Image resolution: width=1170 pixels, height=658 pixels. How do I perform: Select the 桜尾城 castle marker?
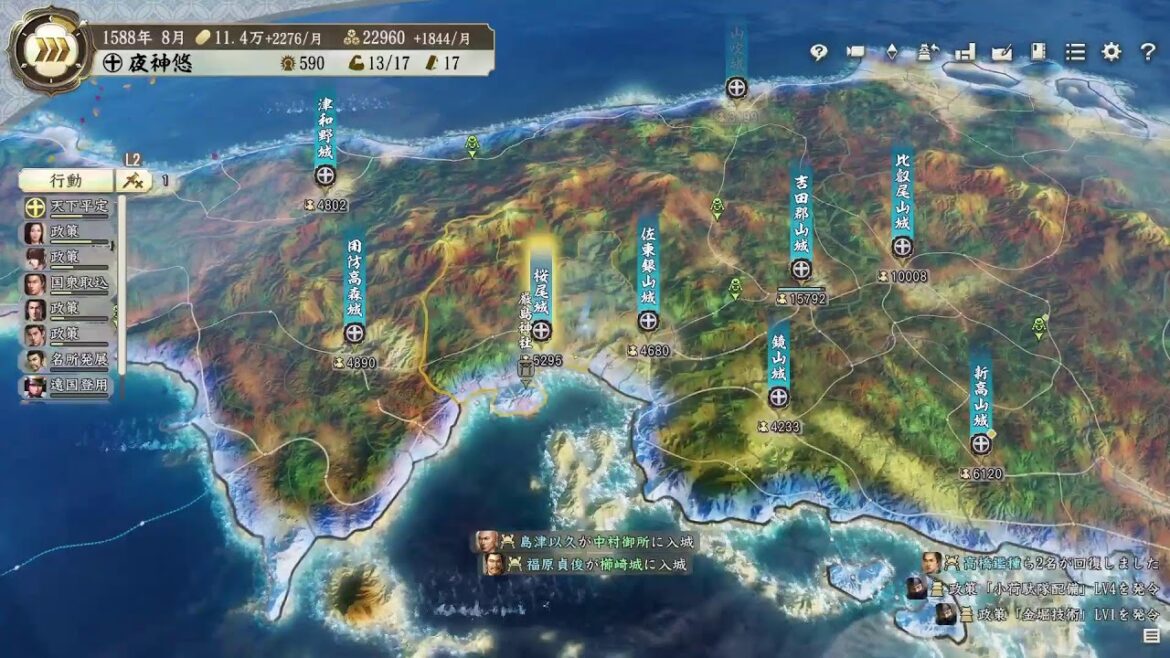[541, 331]
